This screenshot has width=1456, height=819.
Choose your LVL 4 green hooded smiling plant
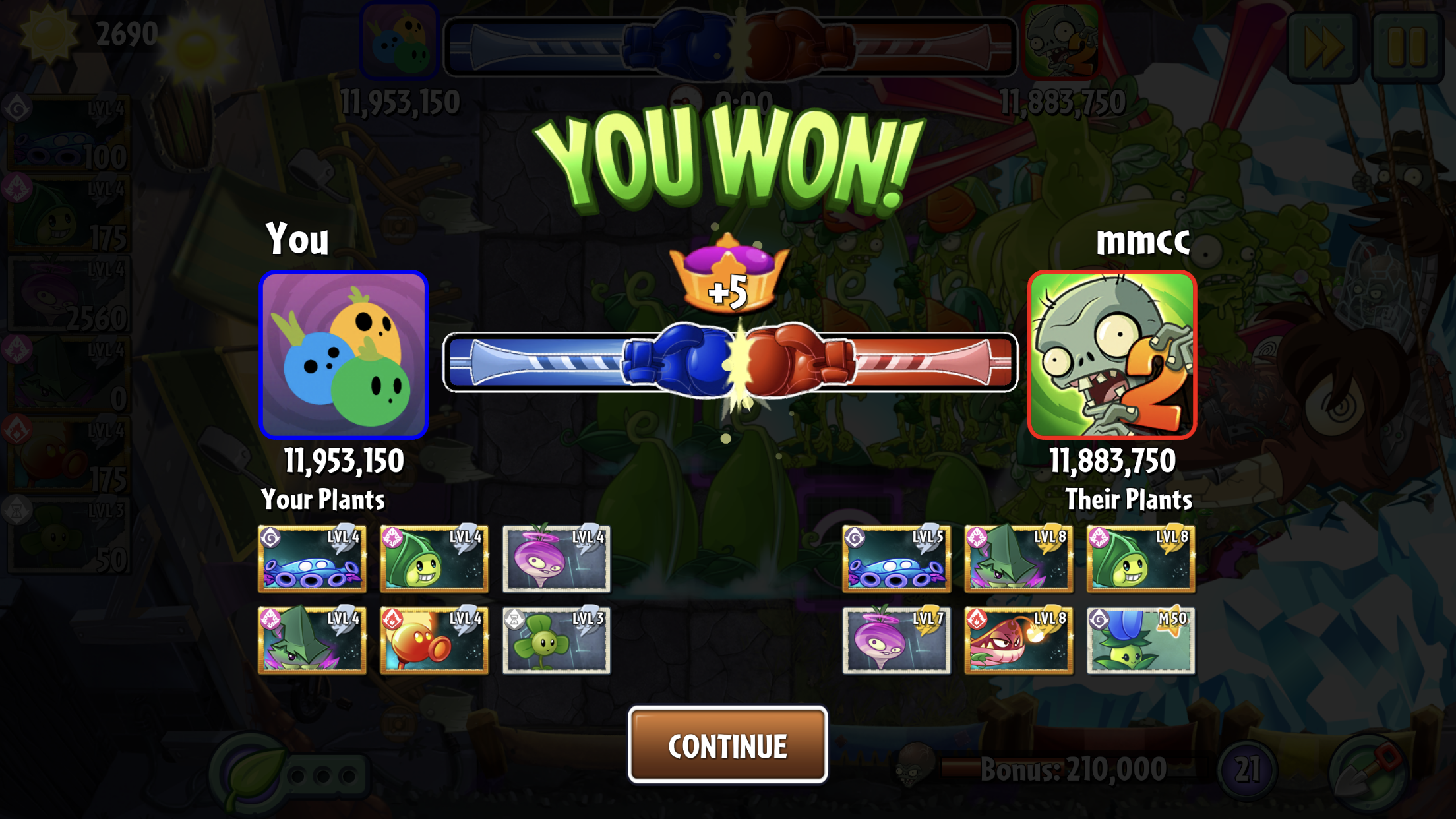(434, 559)
